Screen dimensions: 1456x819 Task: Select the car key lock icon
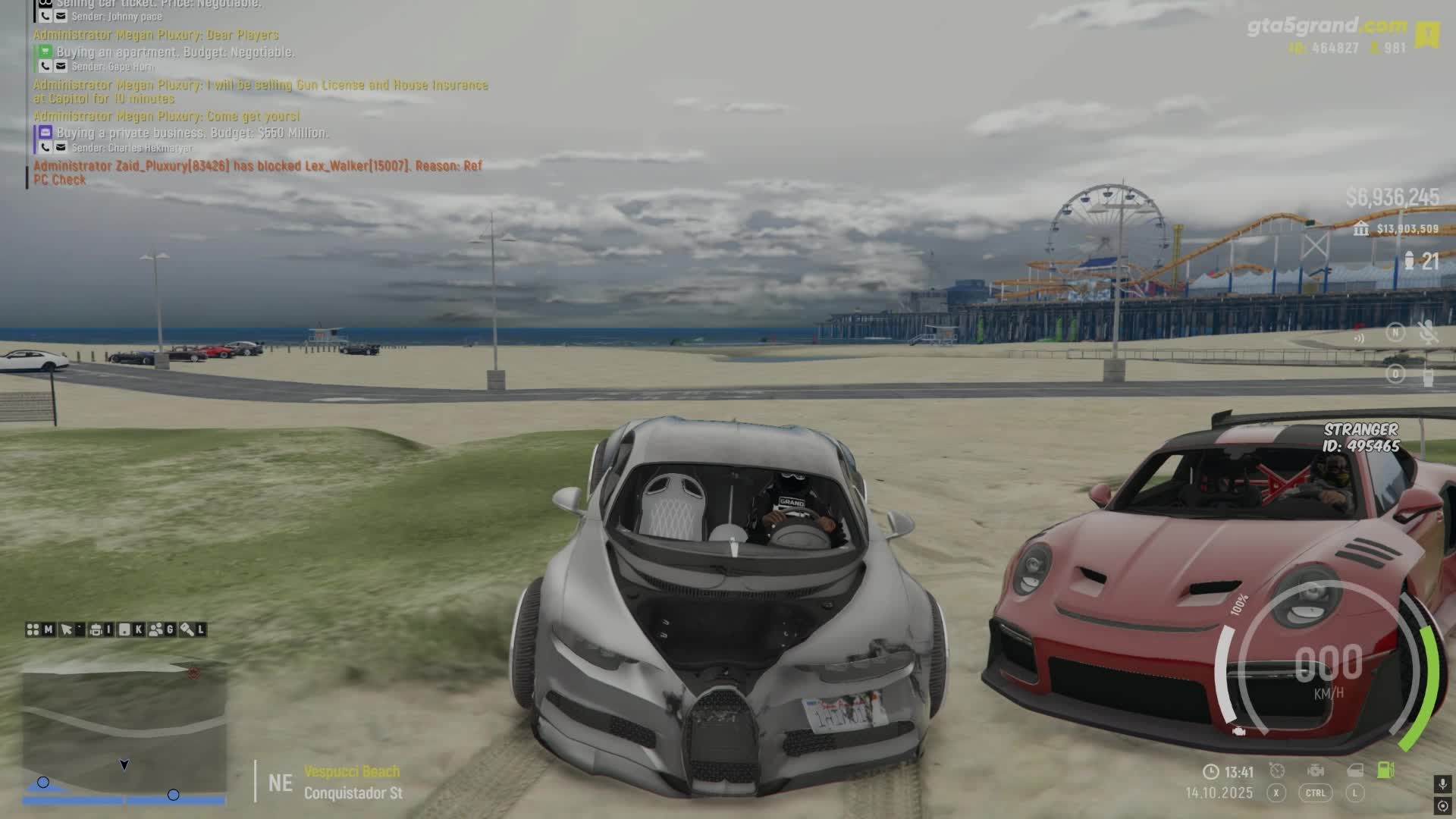click(187, 629)
